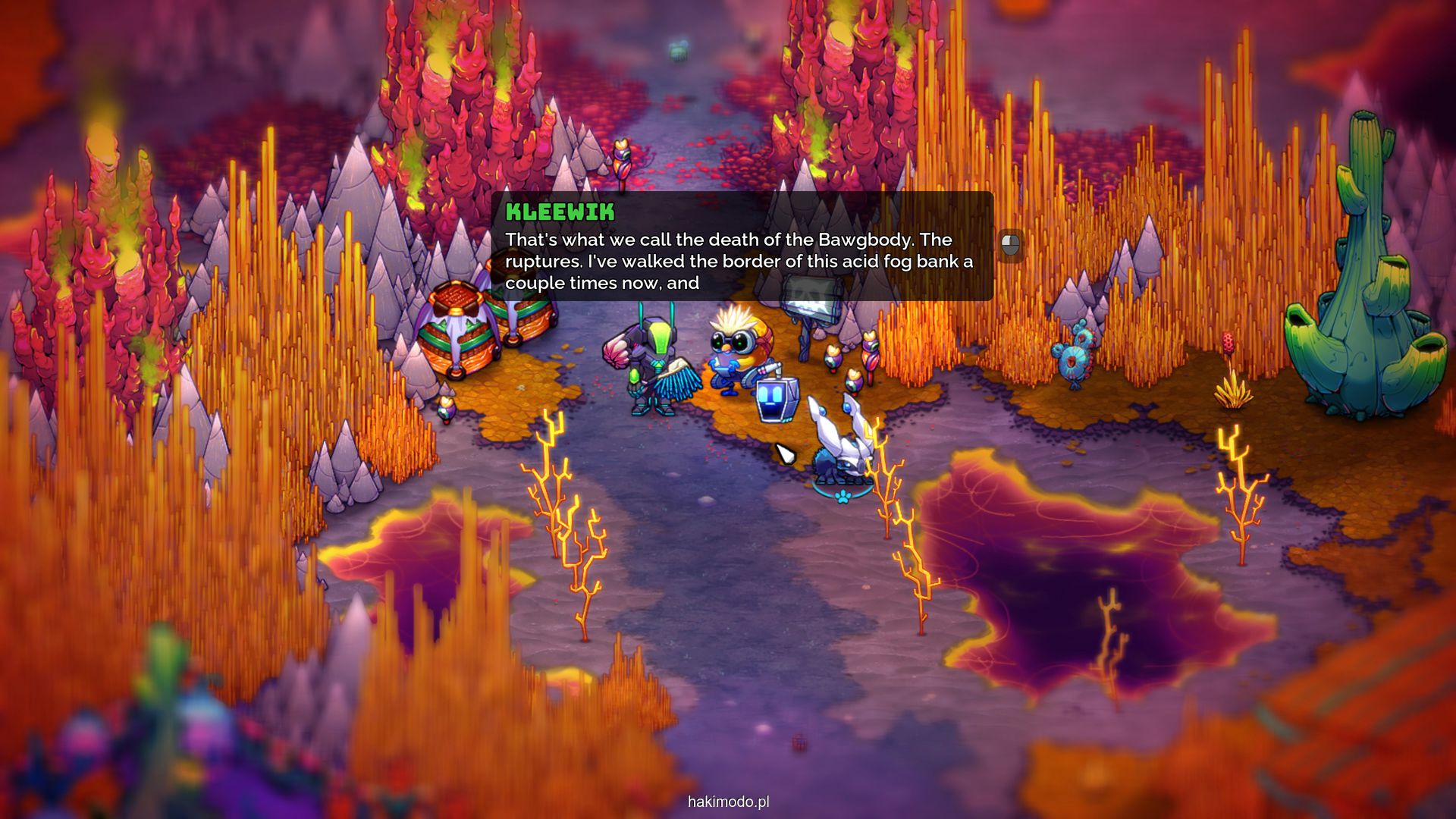The width and height of the screenshot is (1456, 819).
Task: Advance Kleewik's dialogue text box
Action: [1010, 245]
